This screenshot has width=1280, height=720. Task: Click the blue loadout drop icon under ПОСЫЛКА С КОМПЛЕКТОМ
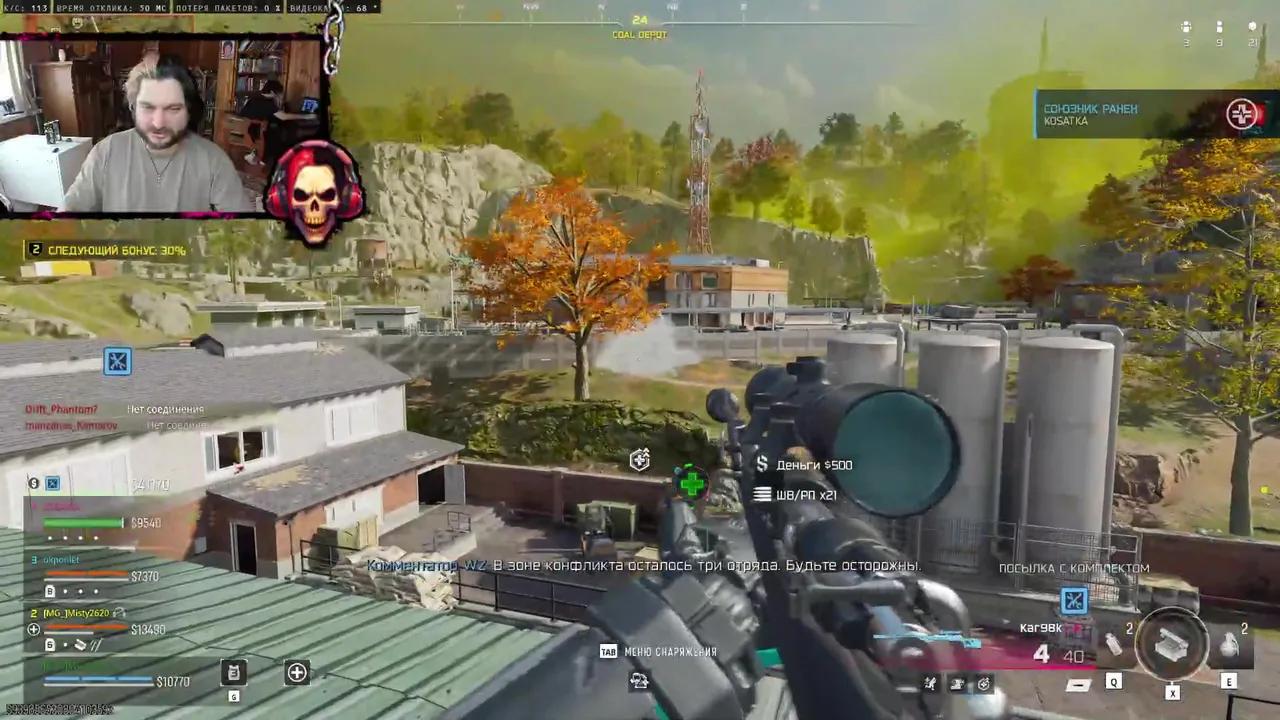[x=1073, y=600]
